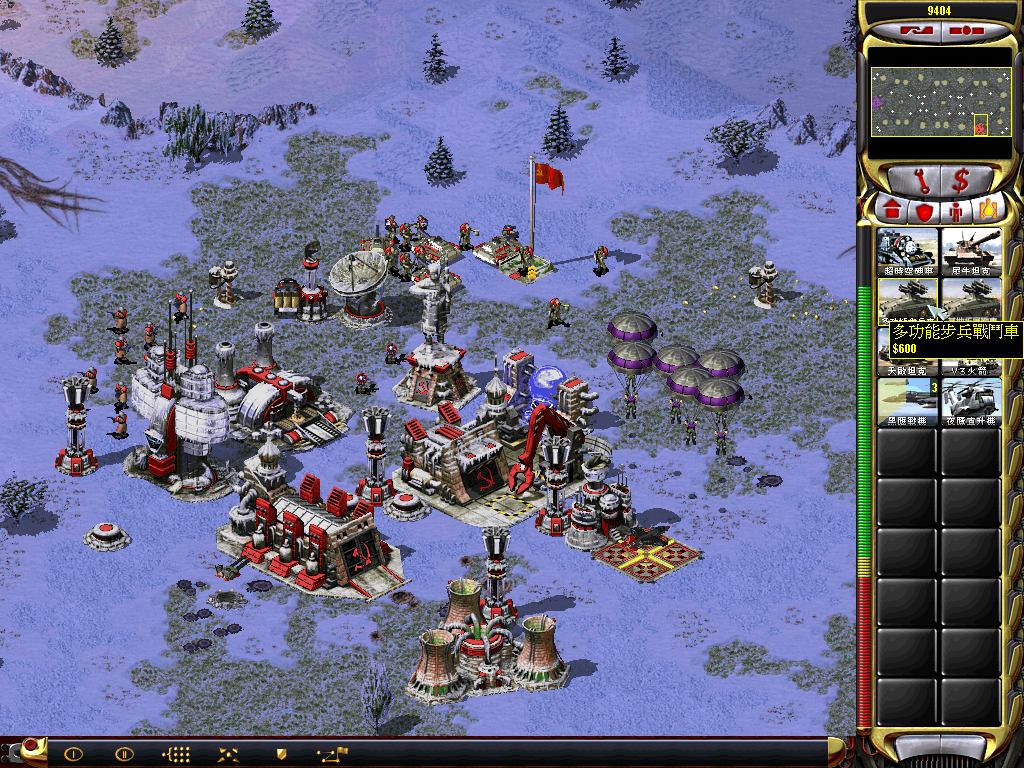The height and width of the screenshot is (768, 1024).
Task: Switch to the structures build tab
Action: tap(890, 210)
